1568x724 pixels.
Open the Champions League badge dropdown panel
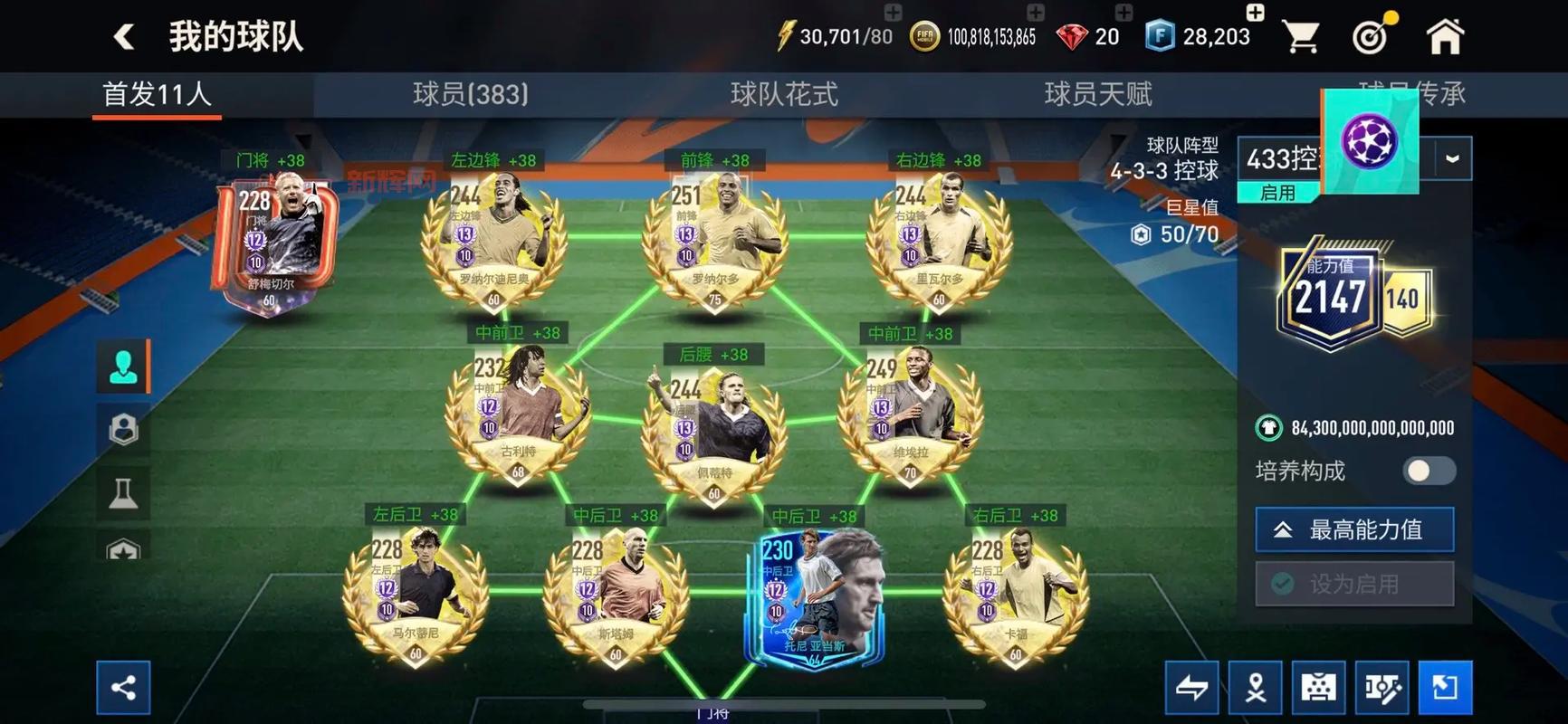(1369, 140)
